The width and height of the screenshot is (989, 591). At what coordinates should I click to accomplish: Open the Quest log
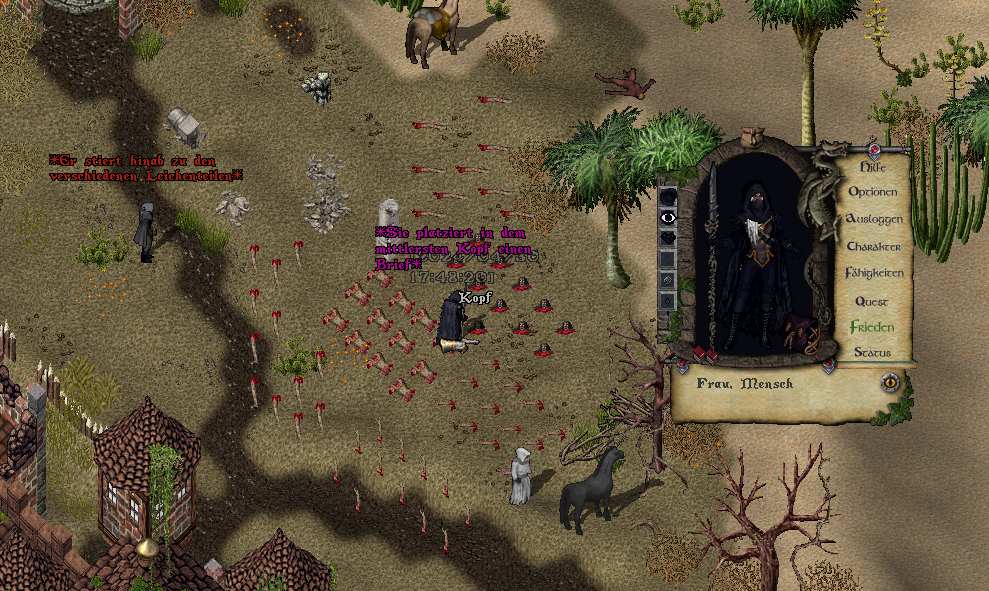tap(871, 301)
